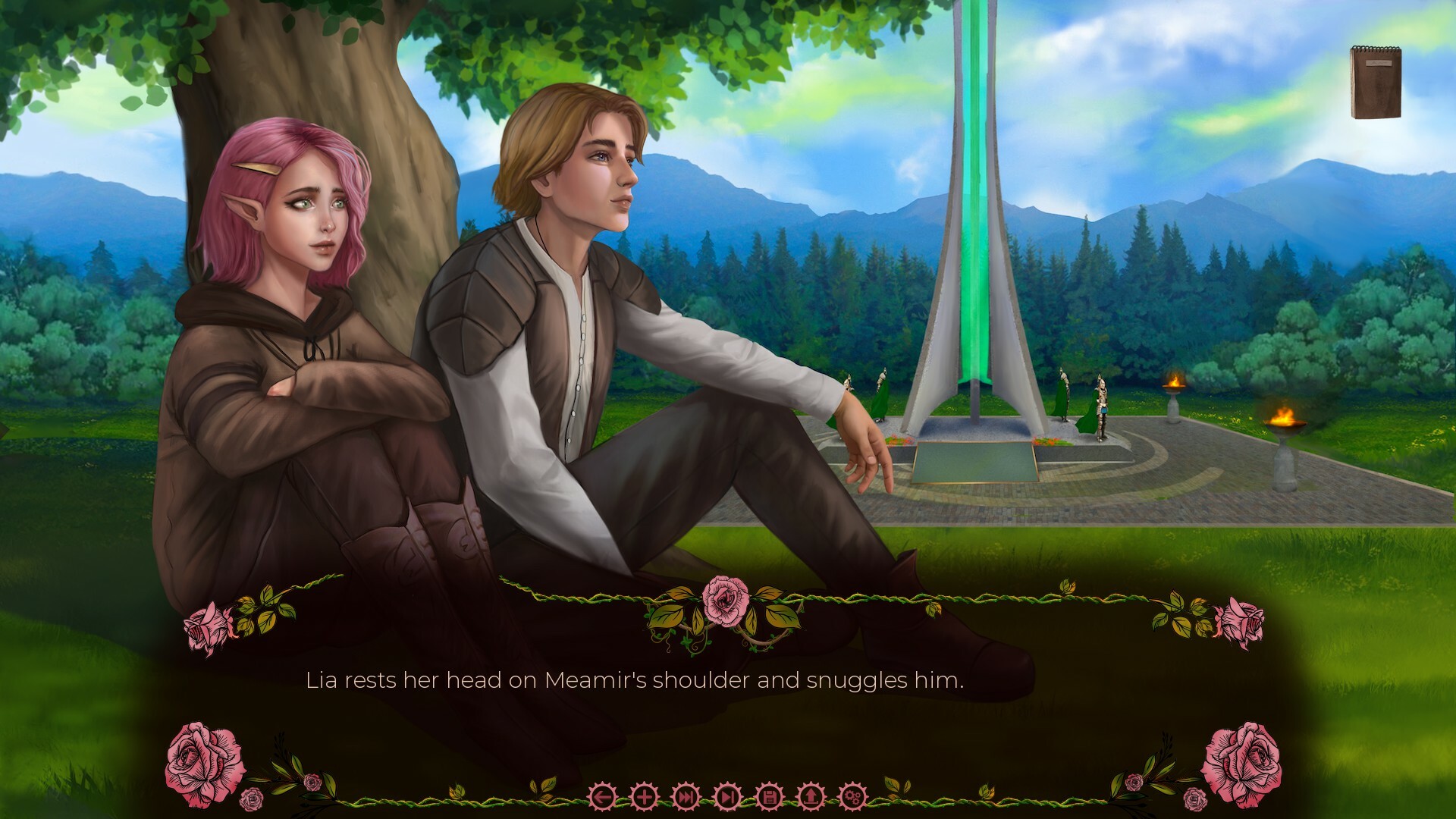Enable skip mode via the fast-forward icon

[x=686, y=797]
